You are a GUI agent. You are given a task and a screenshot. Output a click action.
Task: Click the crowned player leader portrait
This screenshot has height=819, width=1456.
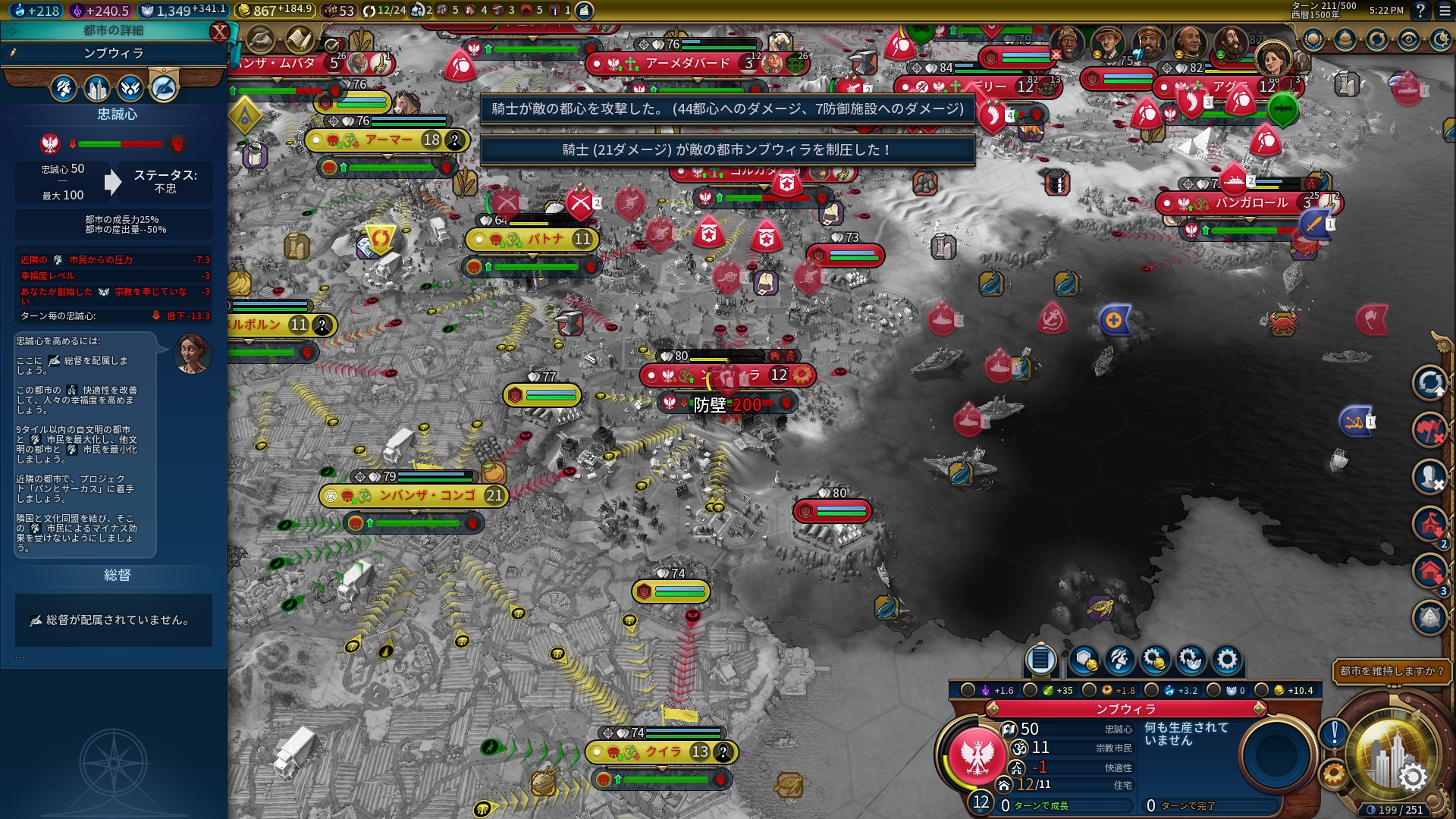tap(1272, 58)
